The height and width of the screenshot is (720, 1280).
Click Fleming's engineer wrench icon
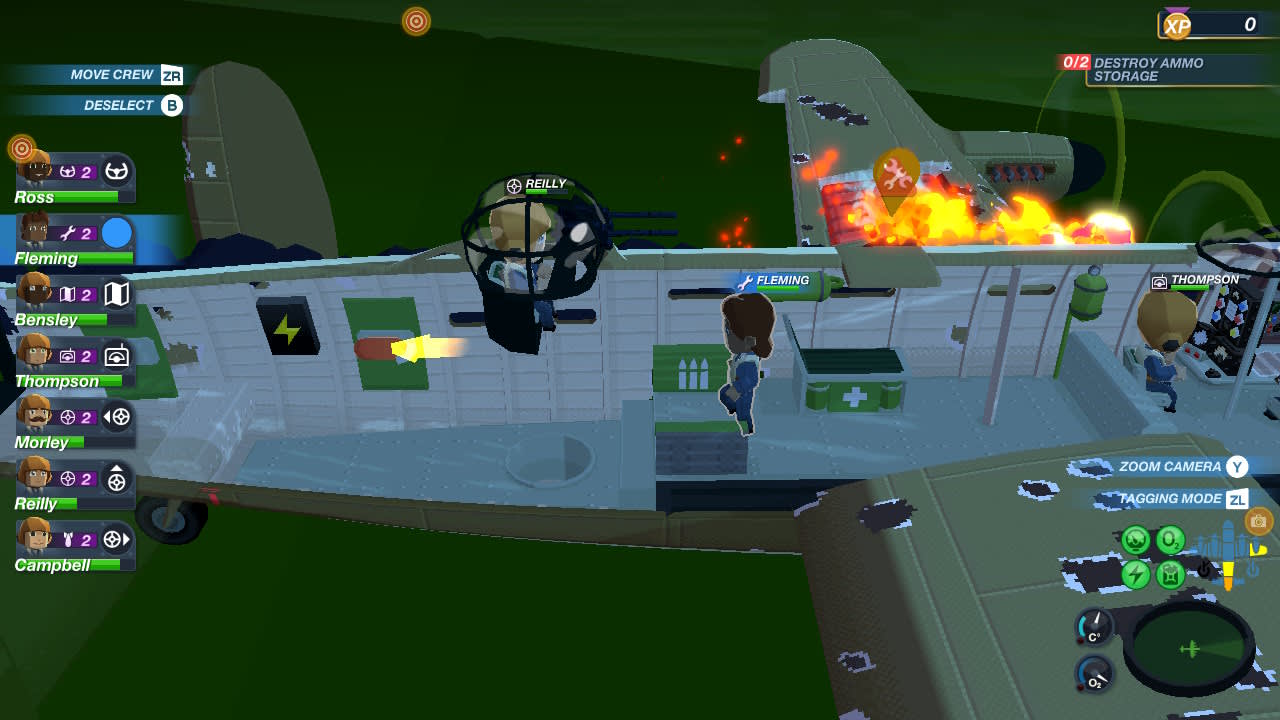click(70, 230)
